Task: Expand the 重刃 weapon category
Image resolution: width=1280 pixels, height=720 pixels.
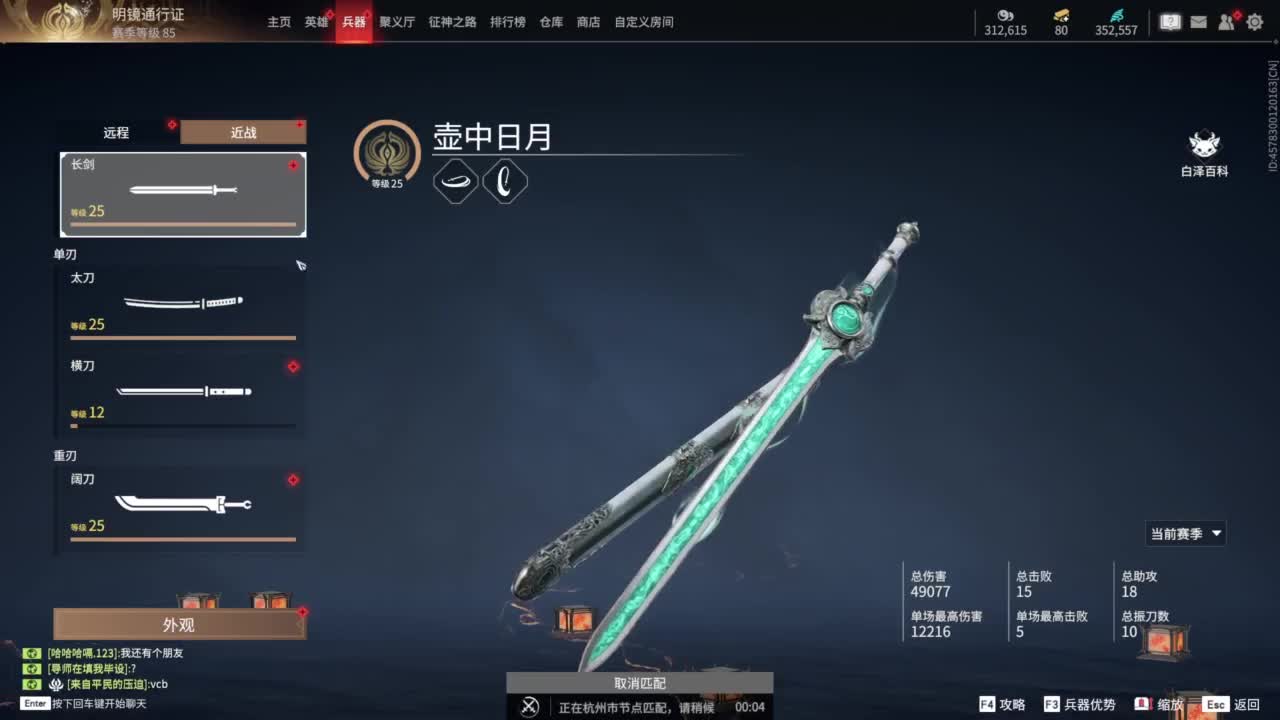Action: [66, 455]
